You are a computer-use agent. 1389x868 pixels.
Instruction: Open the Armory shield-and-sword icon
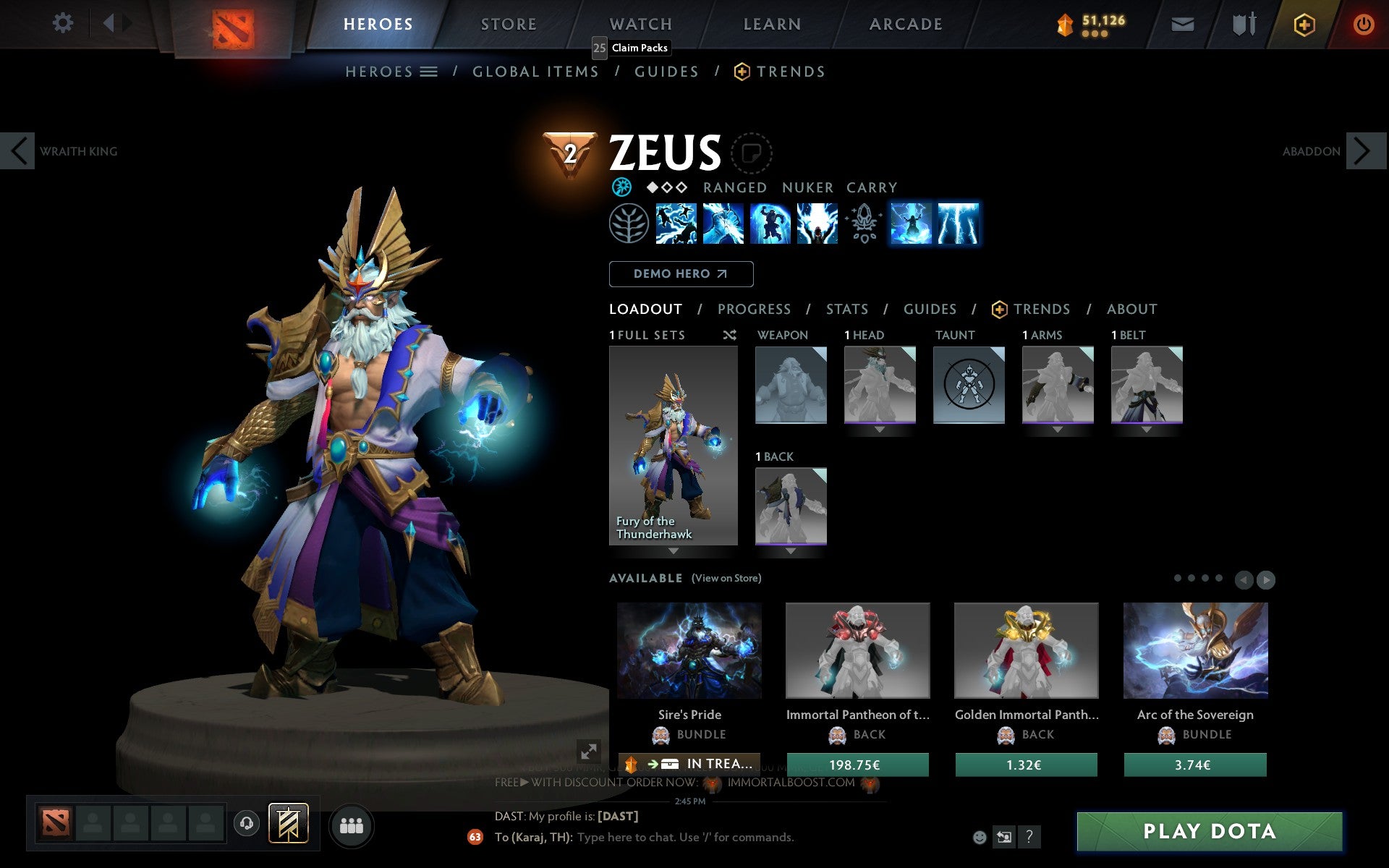tap(1242, 23)
